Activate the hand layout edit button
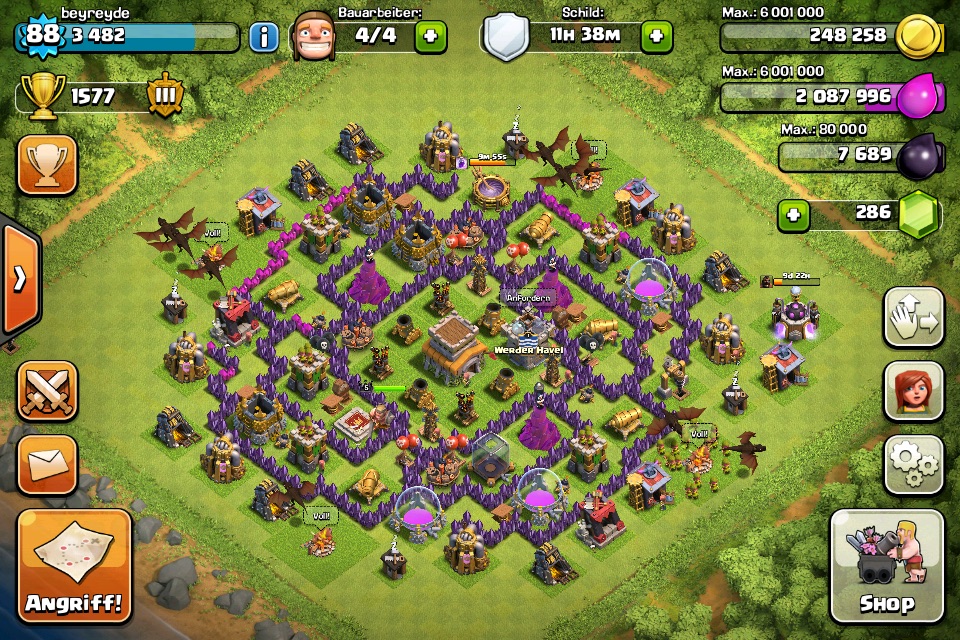960x640 pixels. point(913,318)
